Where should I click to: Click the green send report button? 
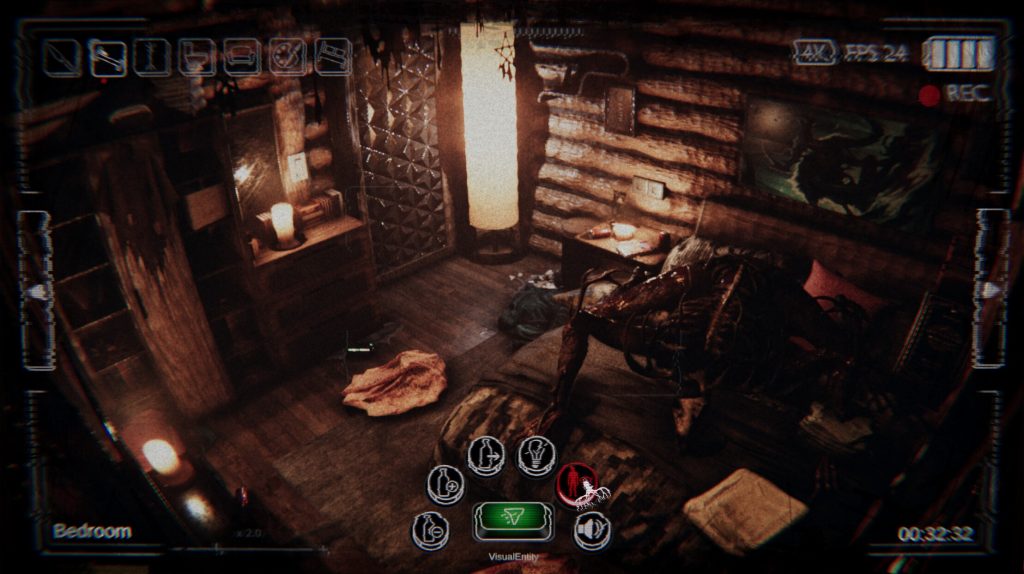tap(514, 520)
